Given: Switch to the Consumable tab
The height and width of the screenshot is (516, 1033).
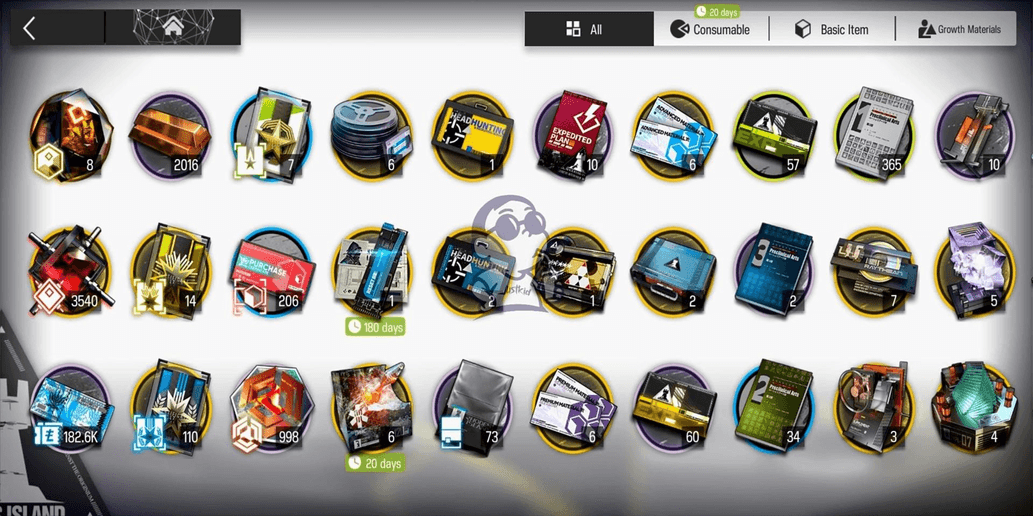Looking at the screenshot, I should [x=712, y=29].
